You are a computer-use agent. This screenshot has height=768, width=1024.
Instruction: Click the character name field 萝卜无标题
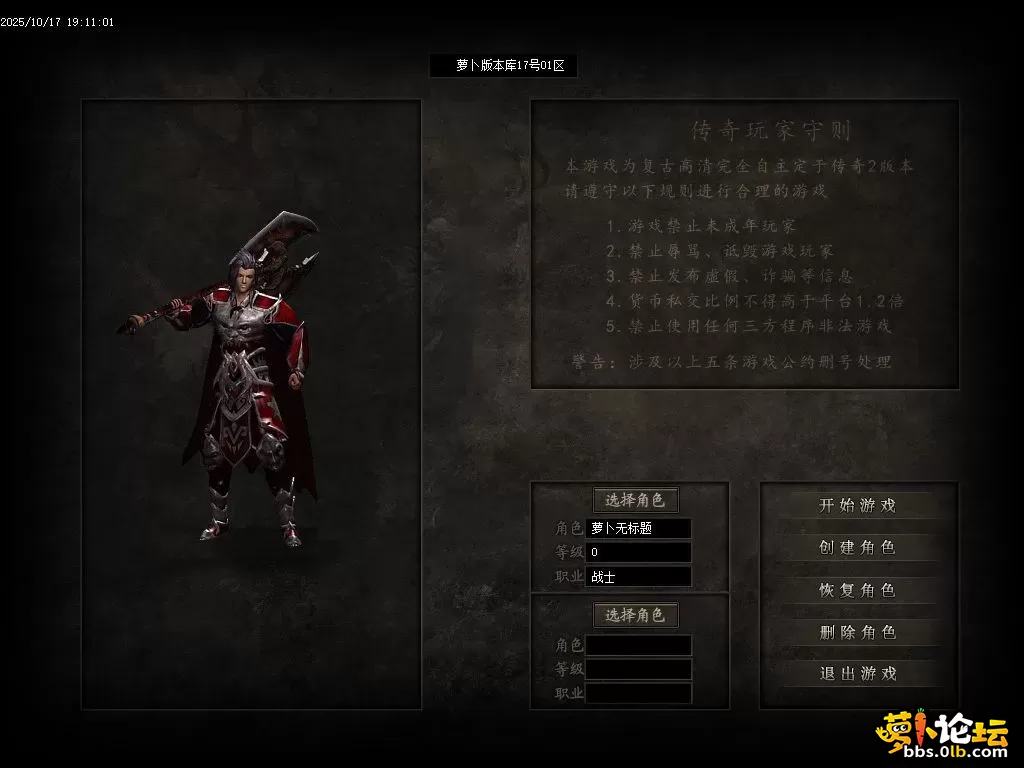pyautogui.click(x=639, y=528)
